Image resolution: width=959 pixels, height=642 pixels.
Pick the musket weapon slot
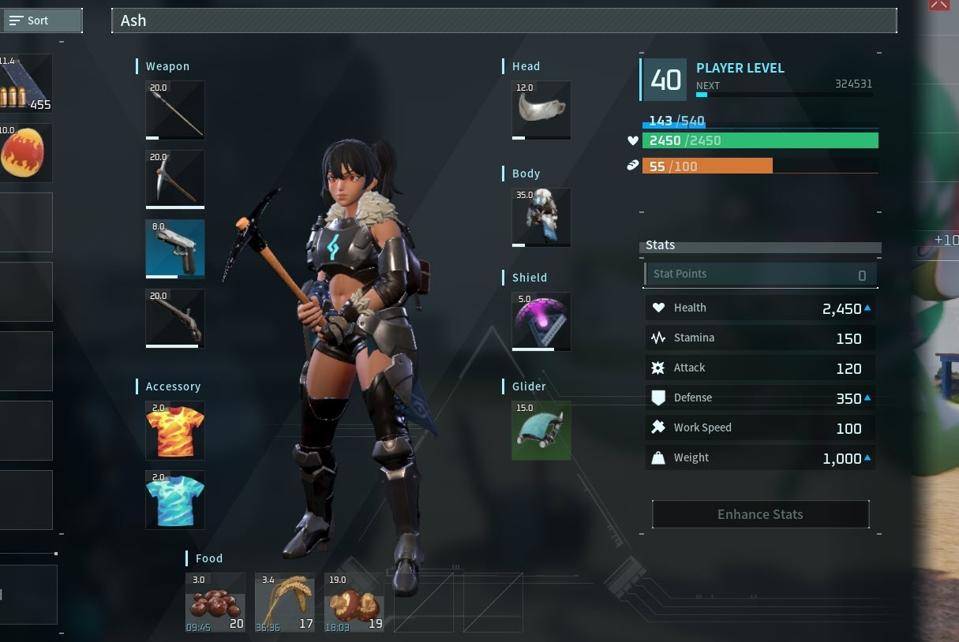(x=175, y=318)
